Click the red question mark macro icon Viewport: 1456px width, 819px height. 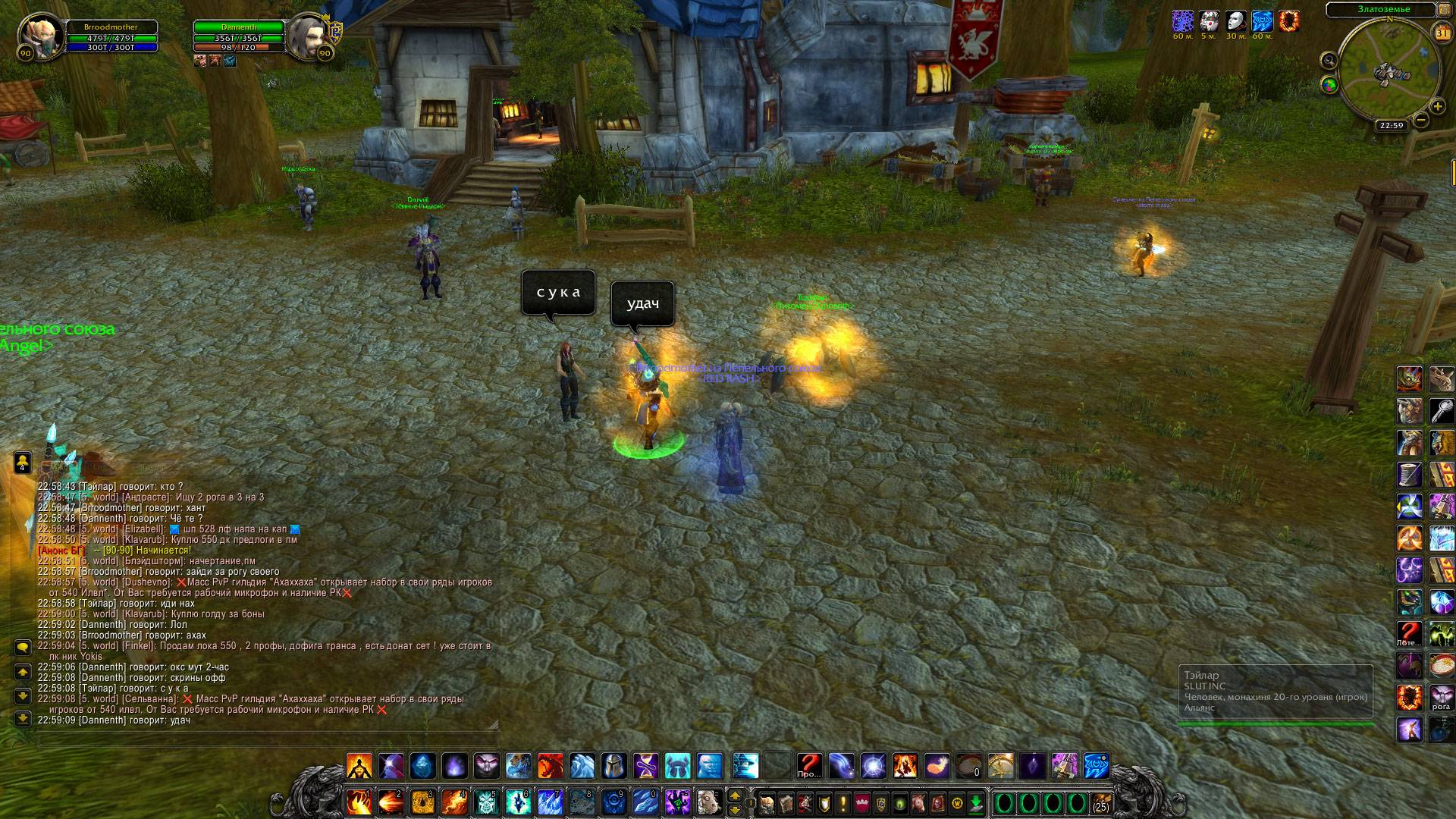809,766
